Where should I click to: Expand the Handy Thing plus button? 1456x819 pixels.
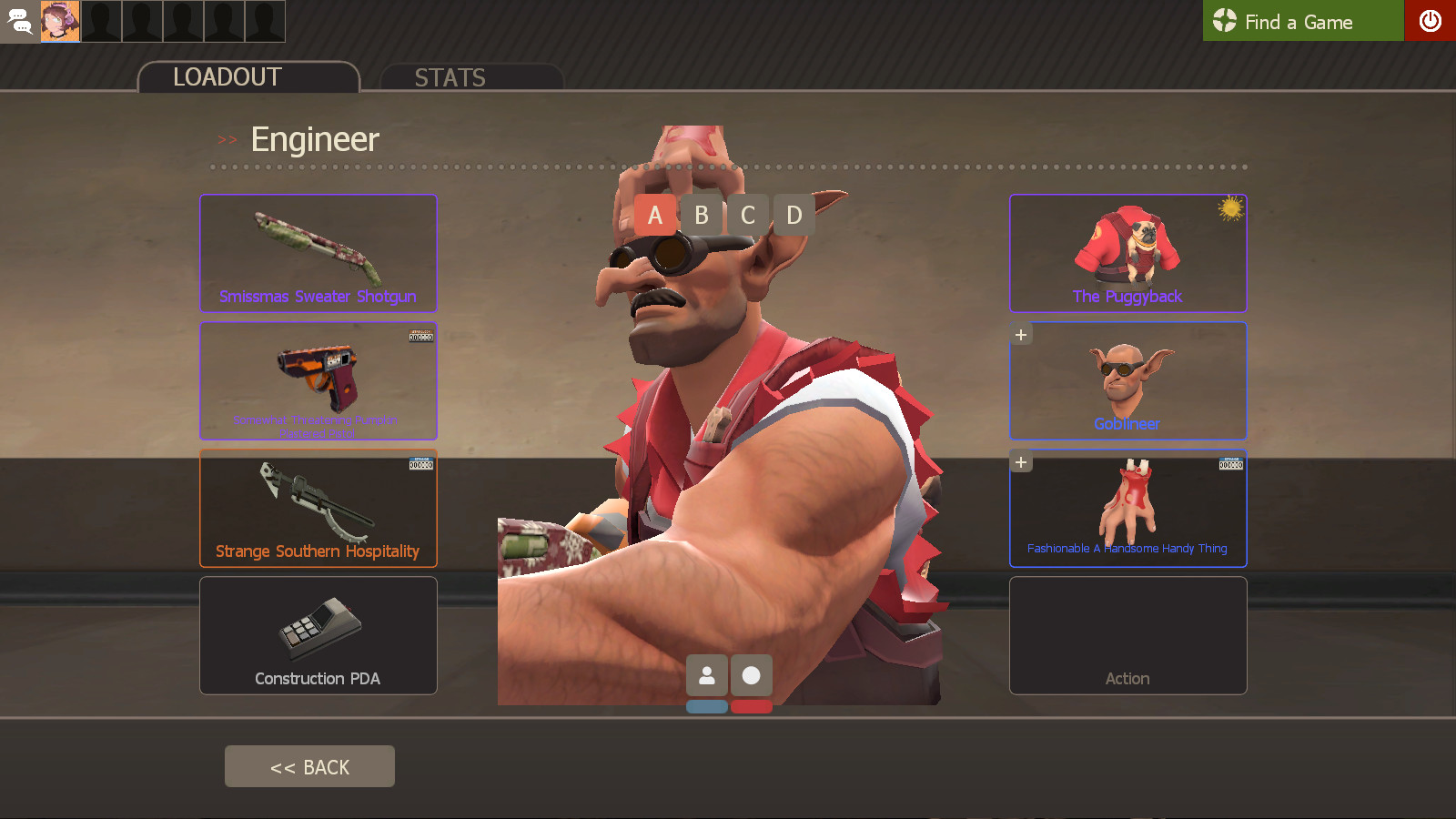[1020, 461]
